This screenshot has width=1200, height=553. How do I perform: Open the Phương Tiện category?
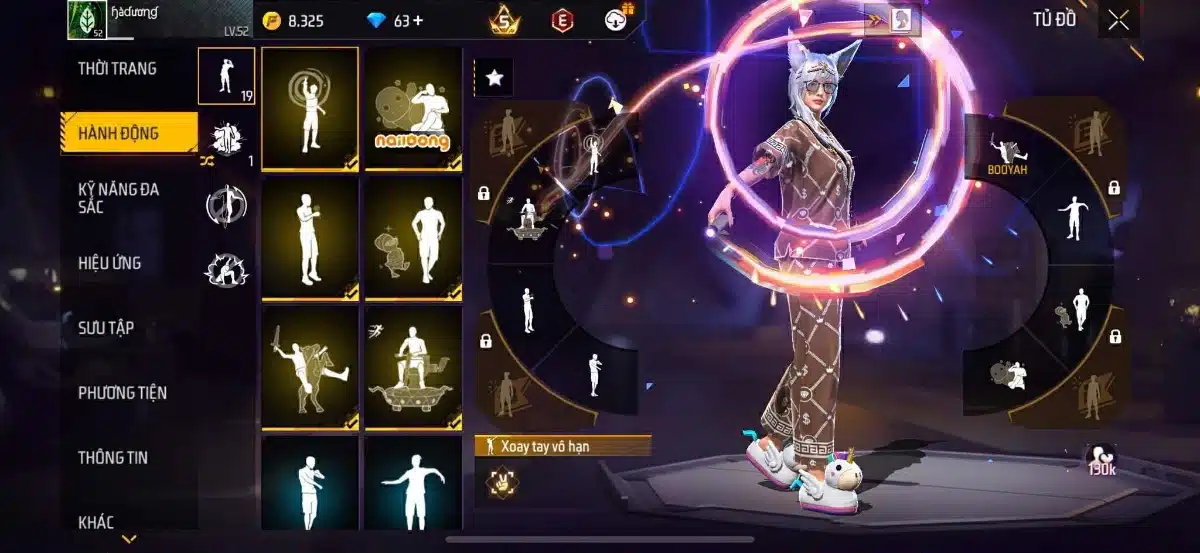click(x=122, y=393)
